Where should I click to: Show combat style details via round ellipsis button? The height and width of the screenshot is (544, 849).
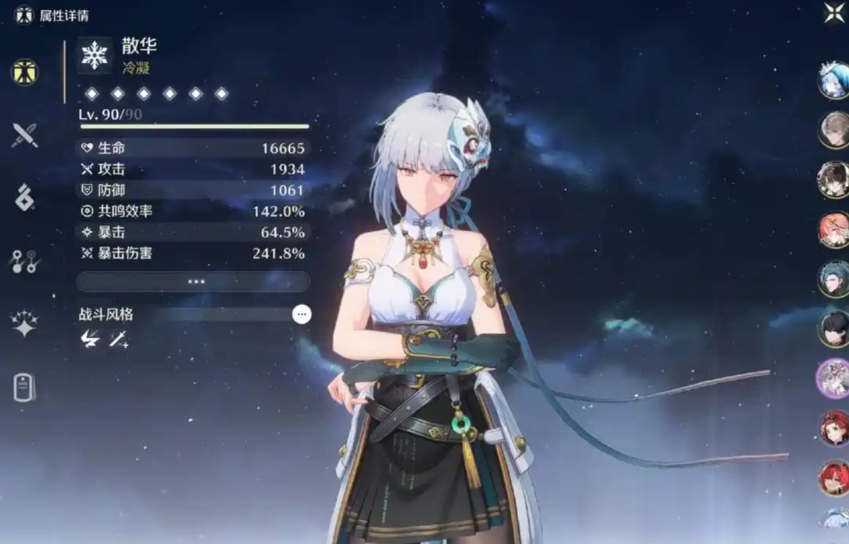coord(302,314)
